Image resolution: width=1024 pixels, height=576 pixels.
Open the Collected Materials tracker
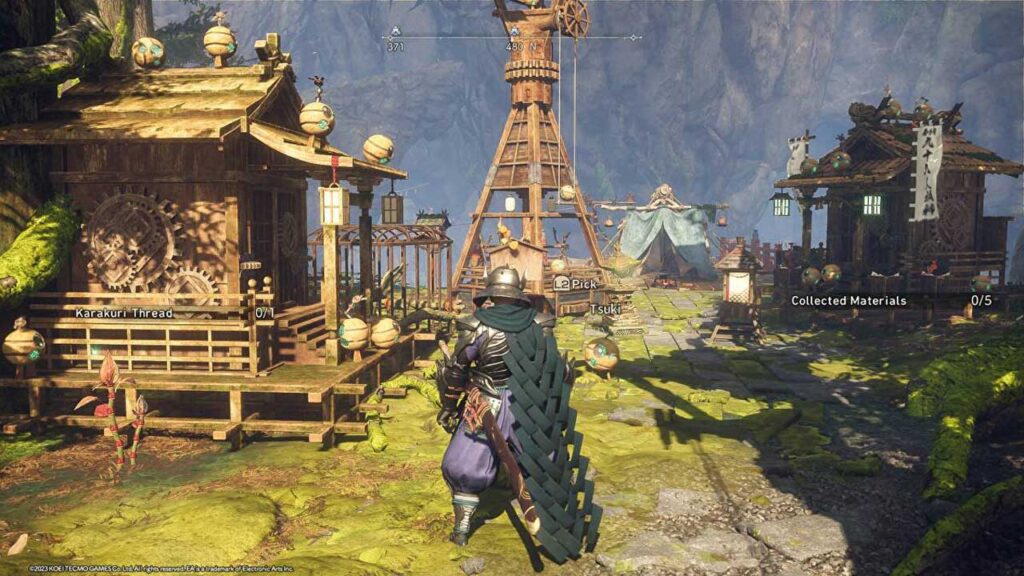click(x=888, y=300)
